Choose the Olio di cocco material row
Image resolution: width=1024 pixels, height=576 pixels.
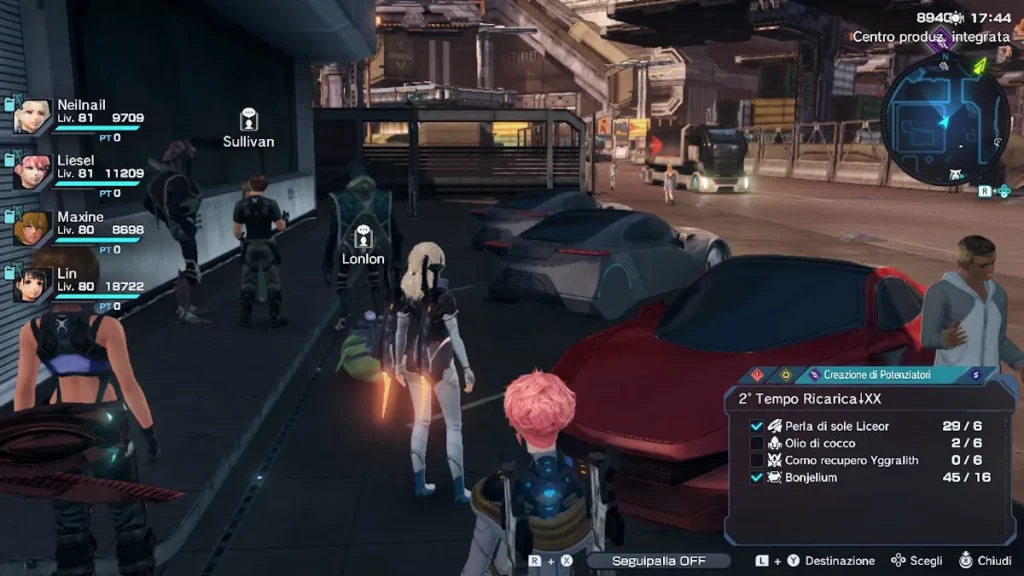pos(868,443)
